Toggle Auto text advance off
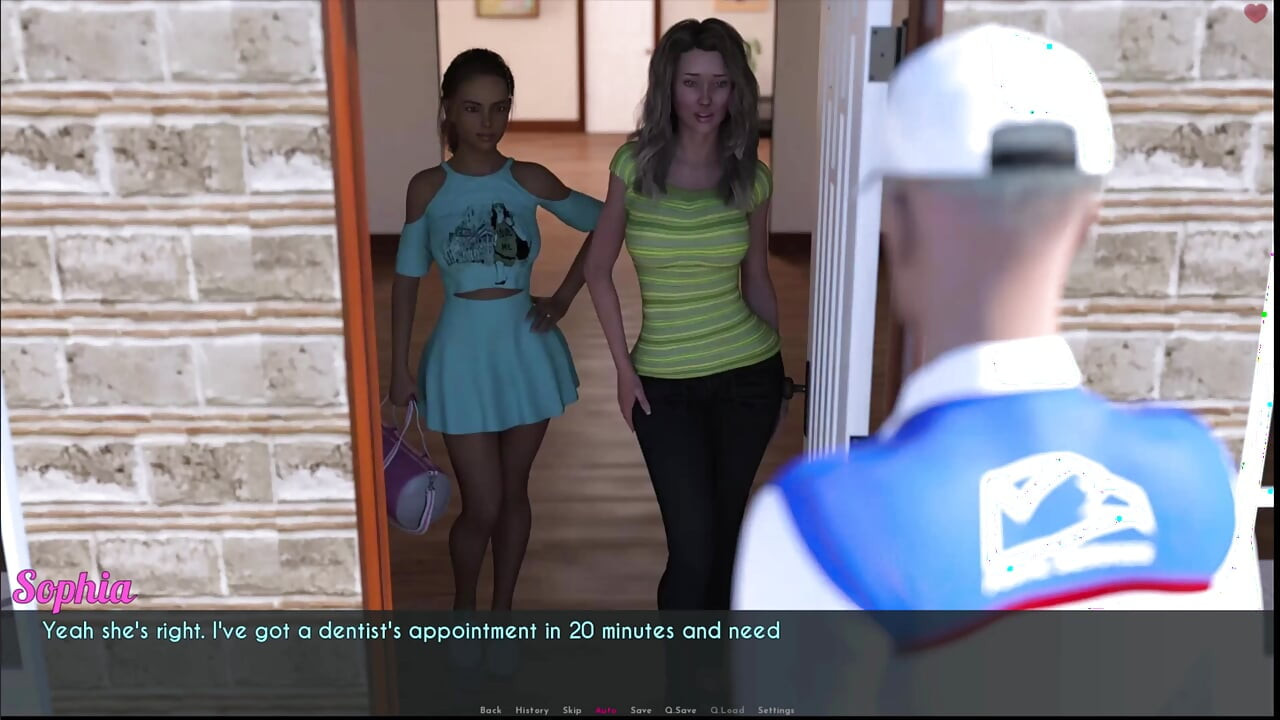 tap(605, 709)
